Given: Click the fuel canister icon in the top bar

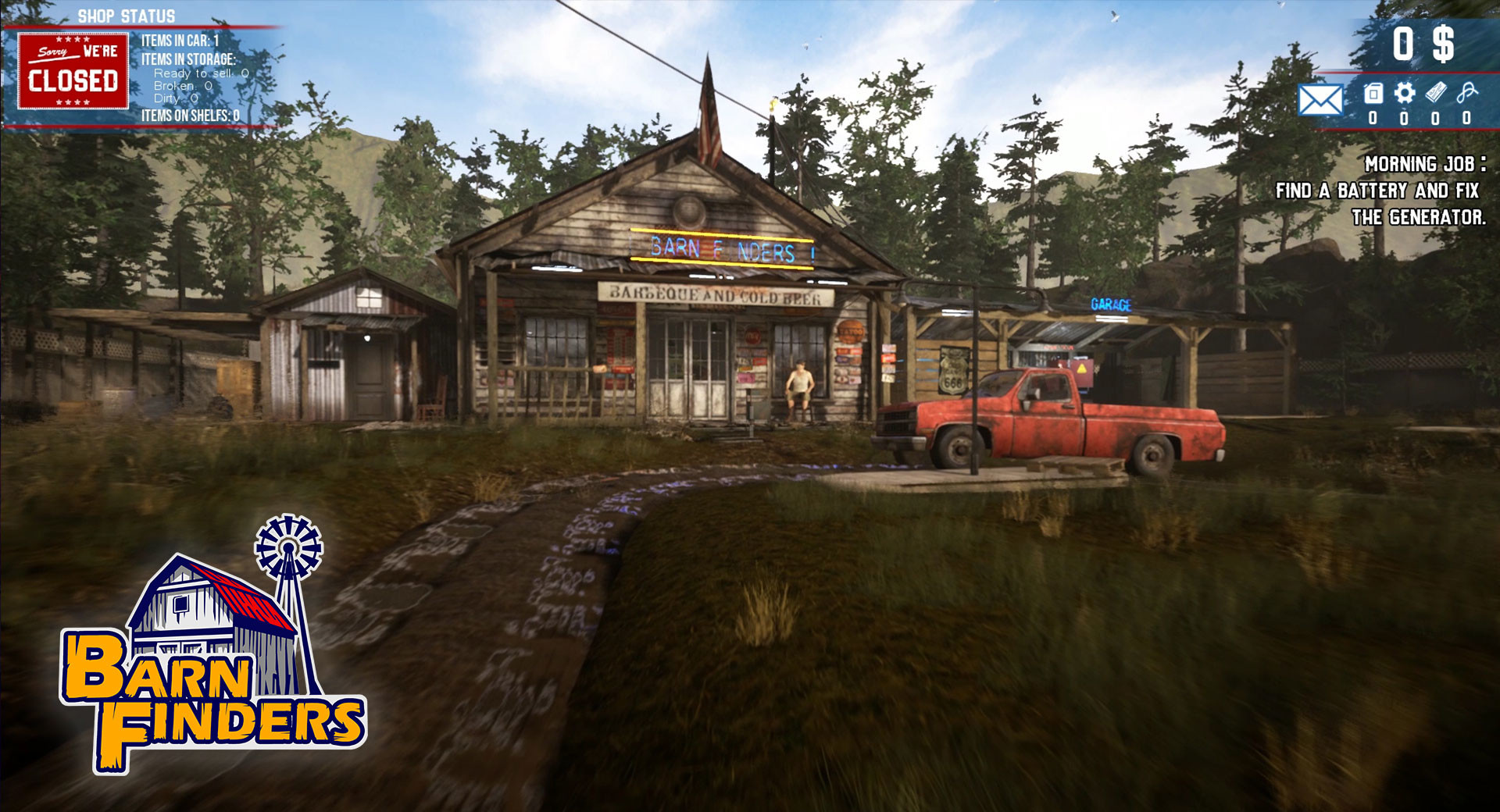Looking at the screenshot, I should tap(1374, 92).
